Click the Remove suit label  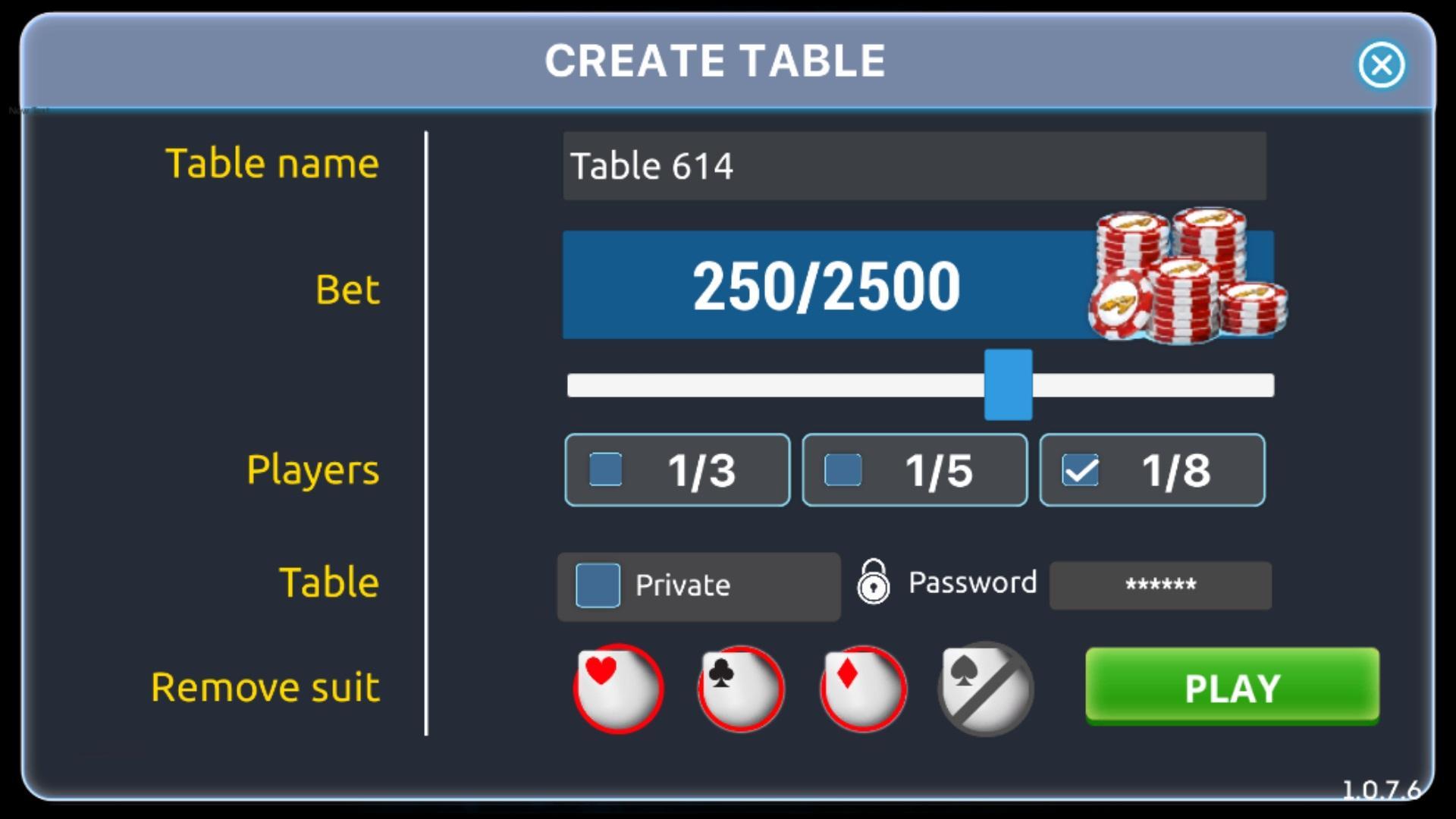tap(265, 688)
